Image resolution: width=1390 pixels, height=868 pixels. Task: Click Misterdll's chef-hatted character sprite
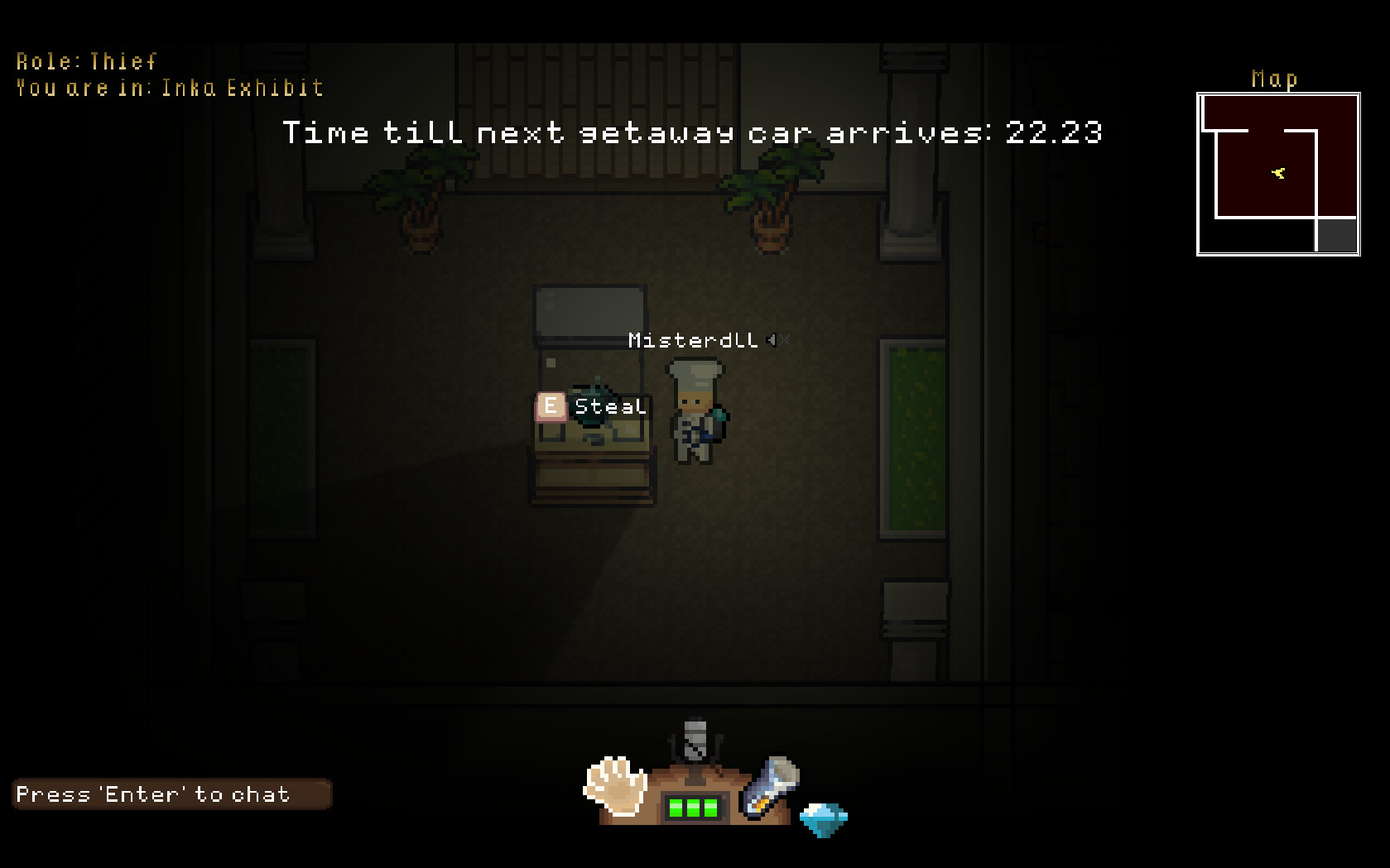[695, 414]
